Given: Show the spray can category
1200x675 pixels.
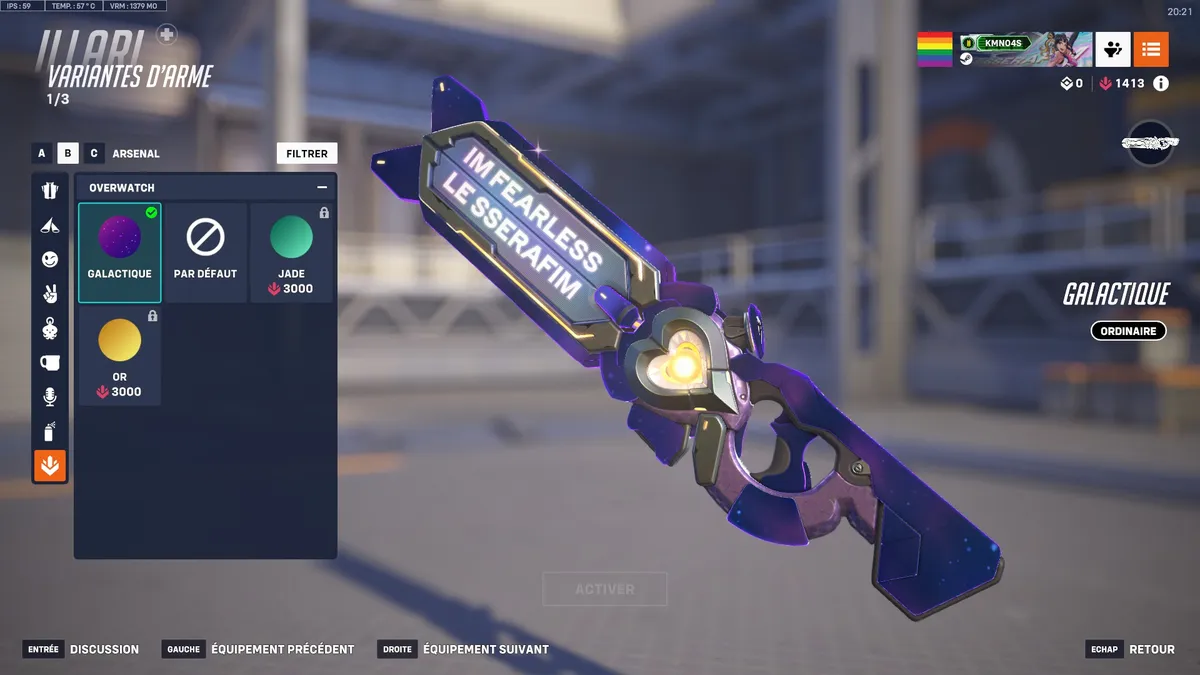Looking at the screenshot, I should pos(50,431).
